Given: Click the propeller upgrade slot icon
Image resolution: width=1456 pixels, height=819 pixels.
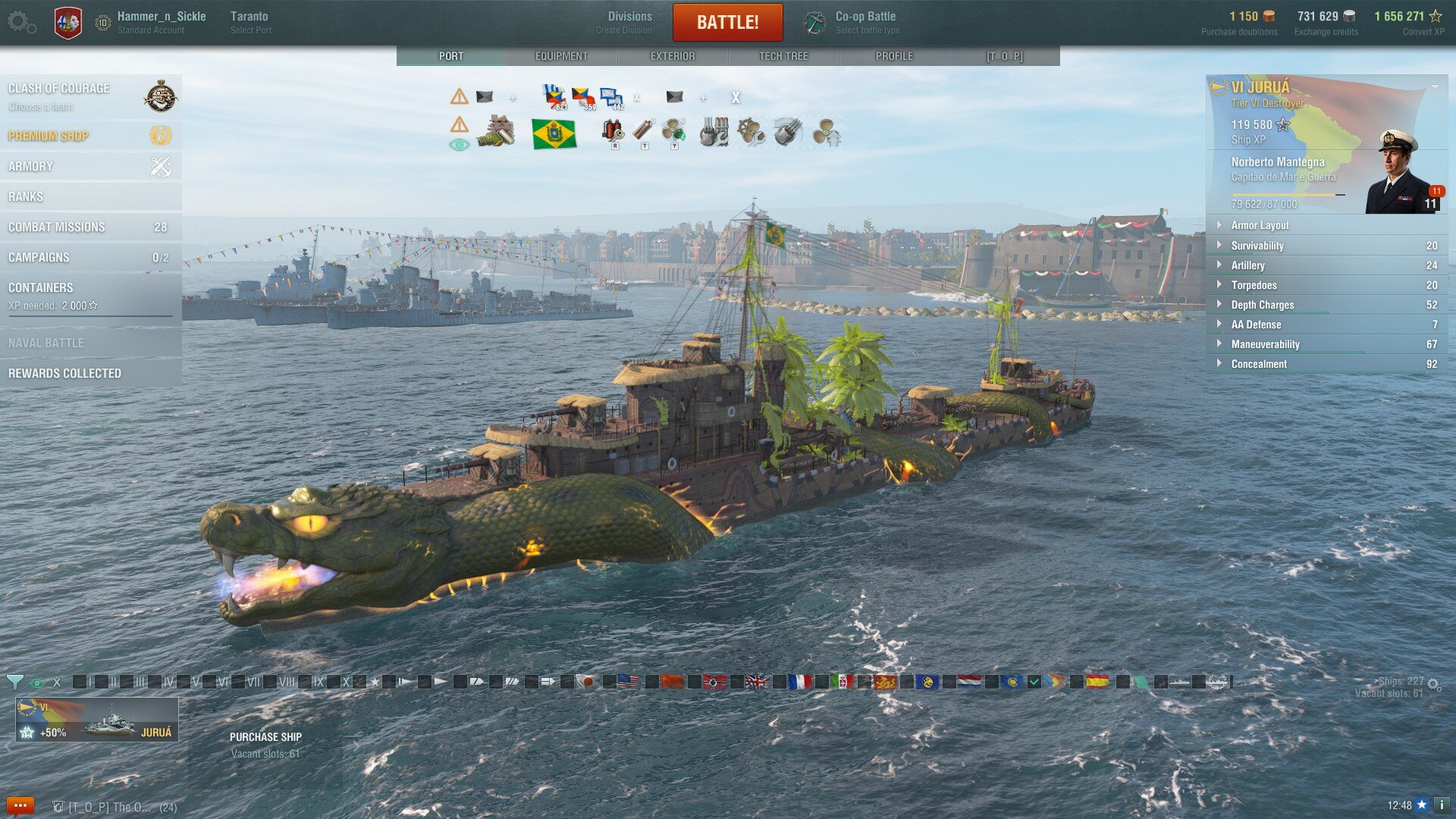Looking at the screenshot, I should [x=827, y=131].
